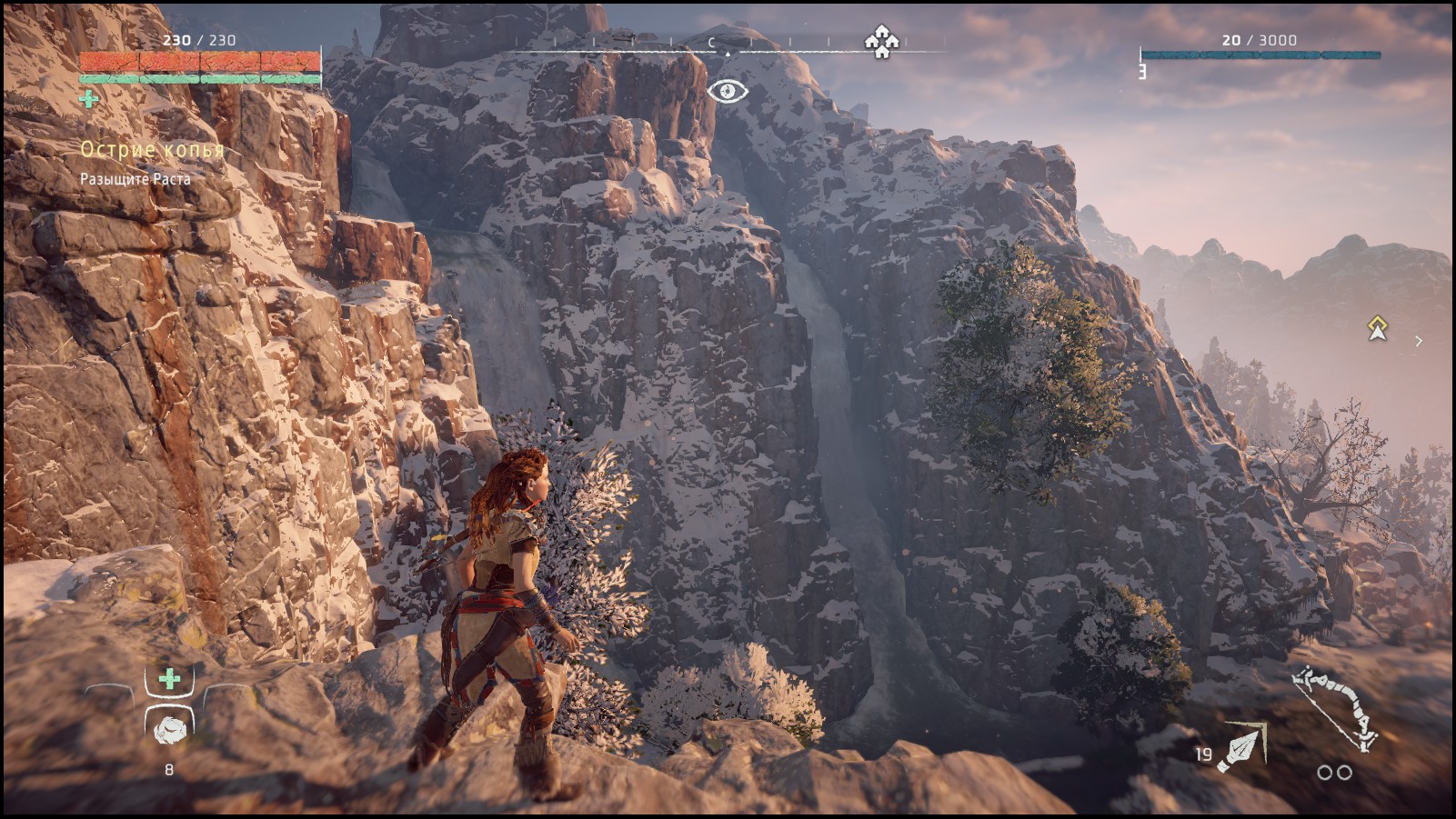Use the green cross medicine pouch
The width and height of the screenshot is (1456, 819).
click(x=169, y=679)
